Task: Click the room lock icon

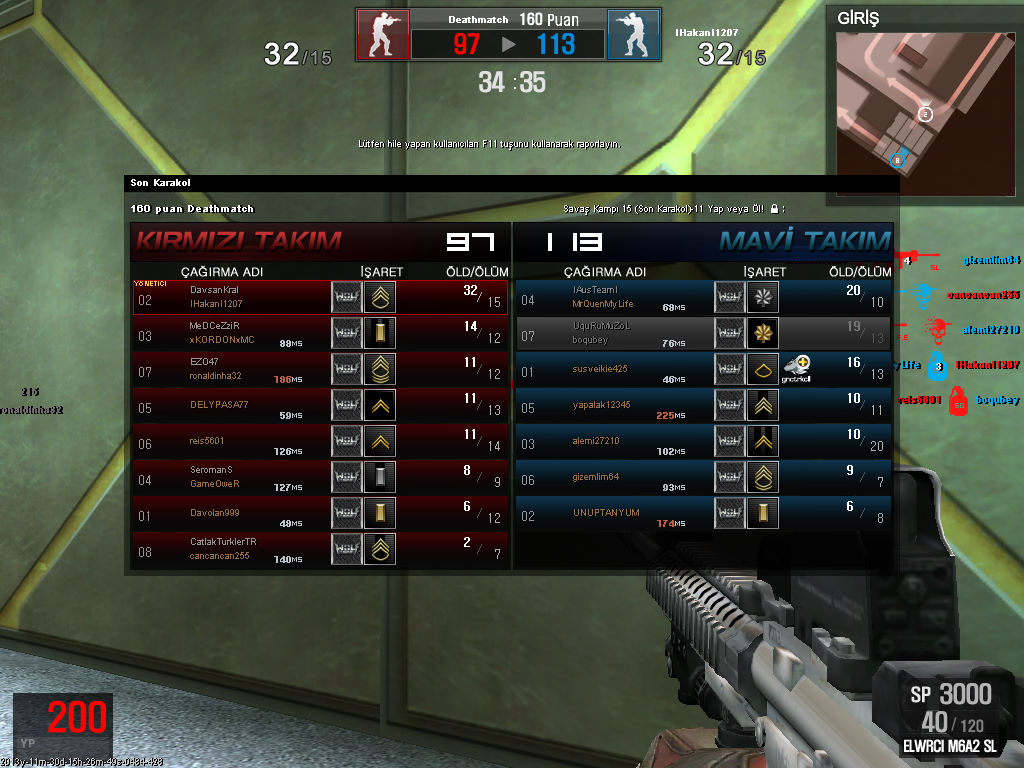Action: click(774, 209)
